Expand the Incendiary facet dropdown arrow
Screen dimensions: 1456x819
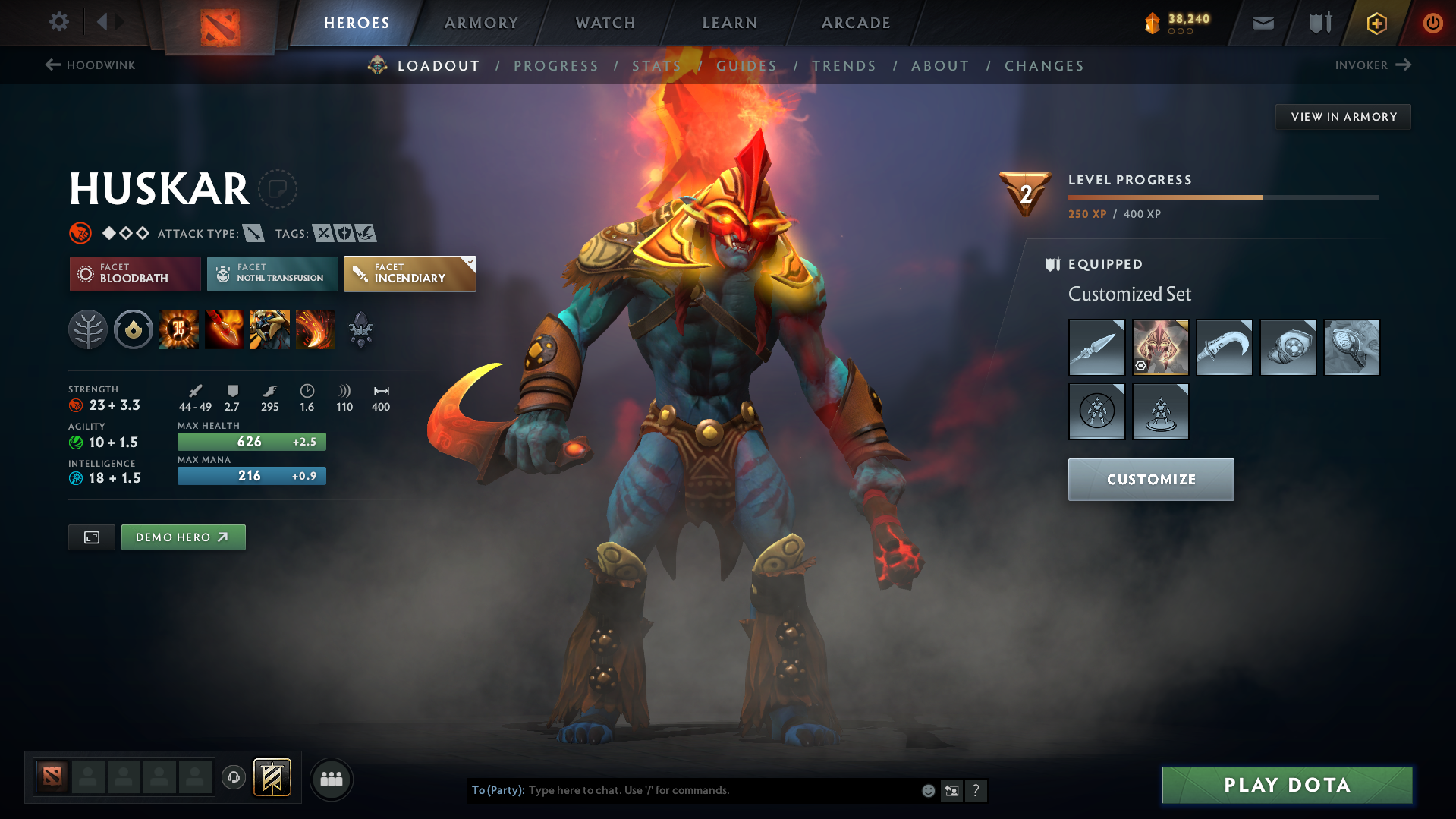[470, 263]
